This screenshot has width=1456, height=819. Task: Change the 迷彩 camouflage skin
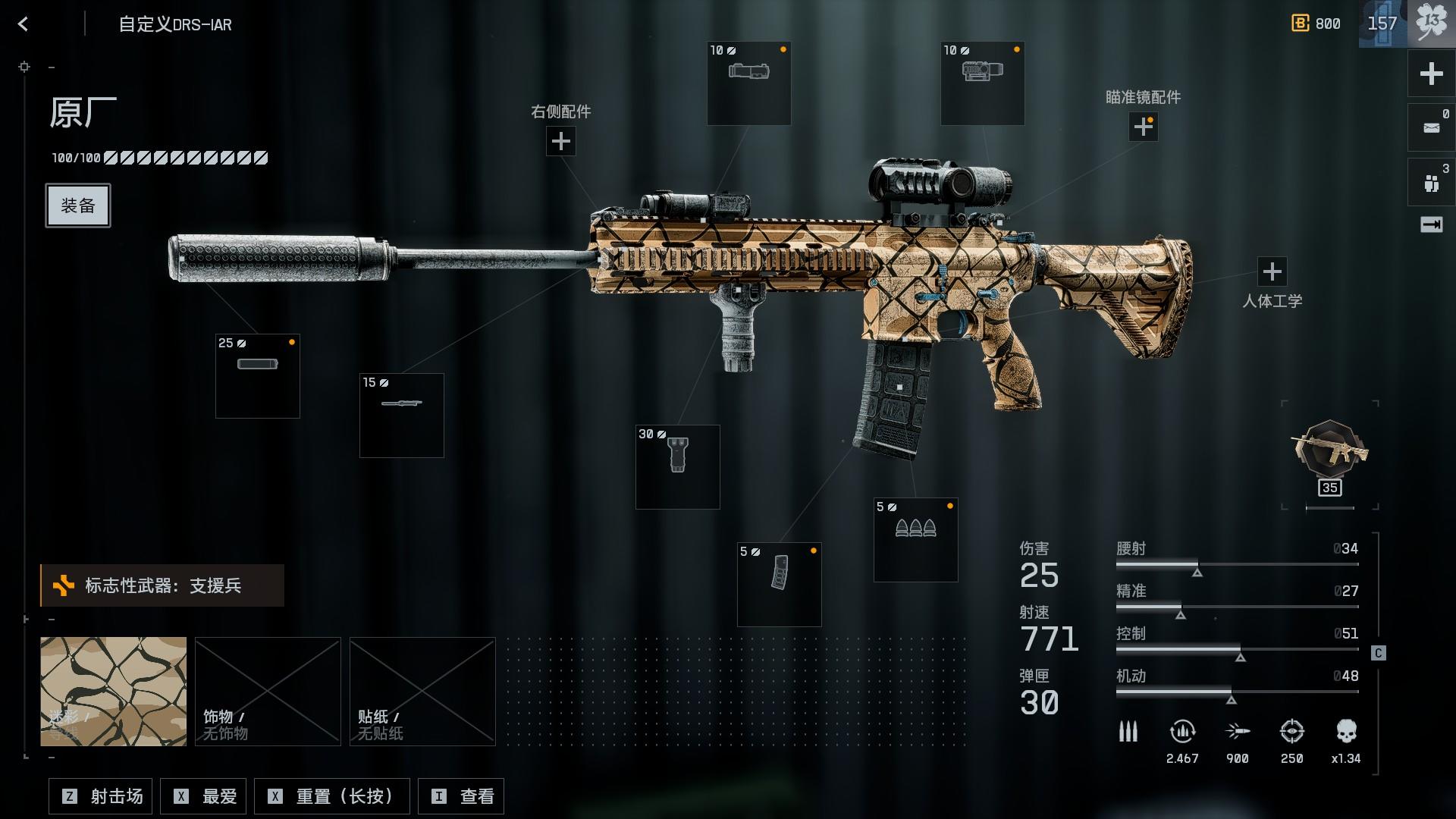[114, 692]
